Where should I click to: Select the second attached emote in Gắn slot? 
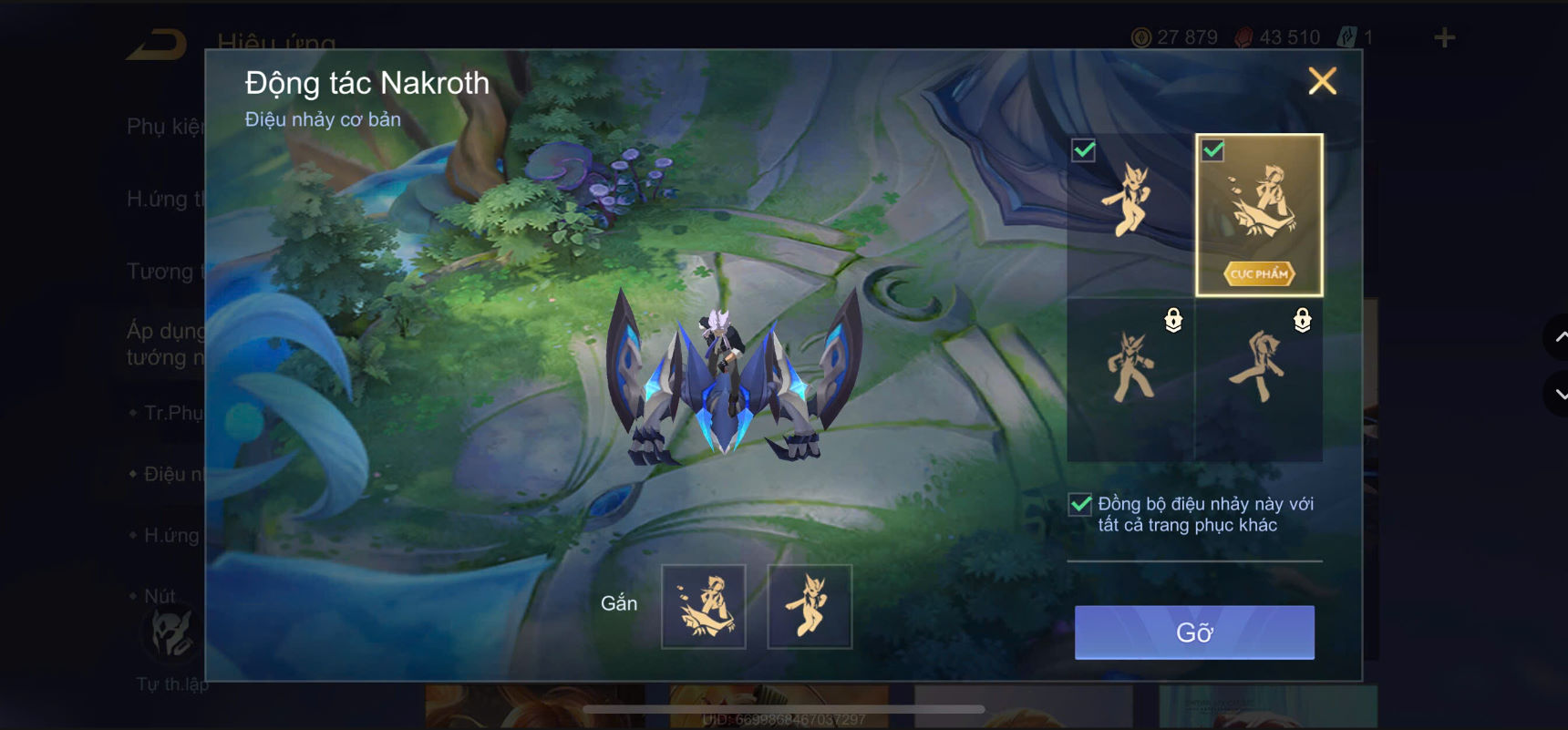click(810, 606)
